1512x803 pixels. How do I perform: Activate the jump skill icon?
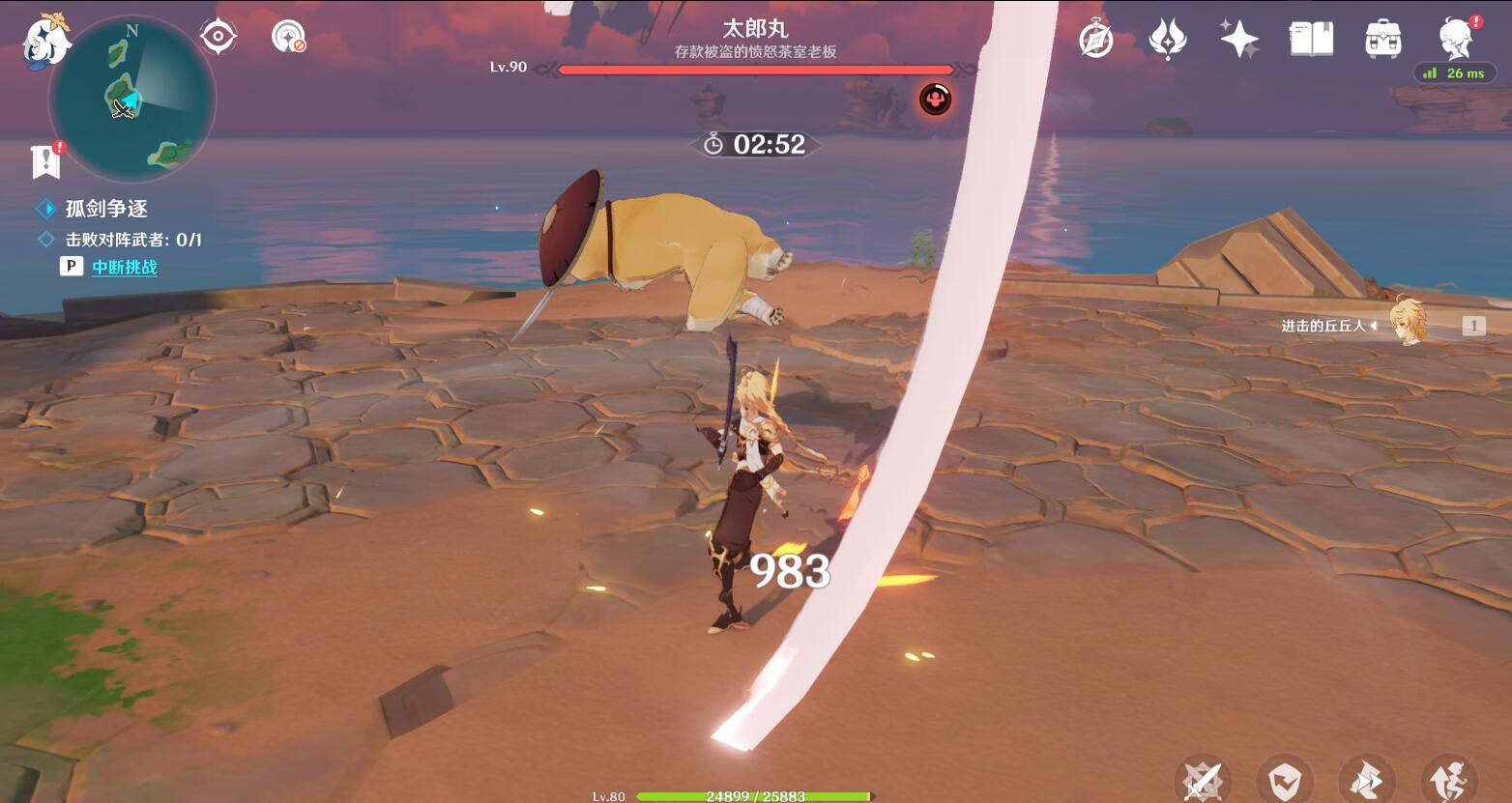tap(1449, 781)
